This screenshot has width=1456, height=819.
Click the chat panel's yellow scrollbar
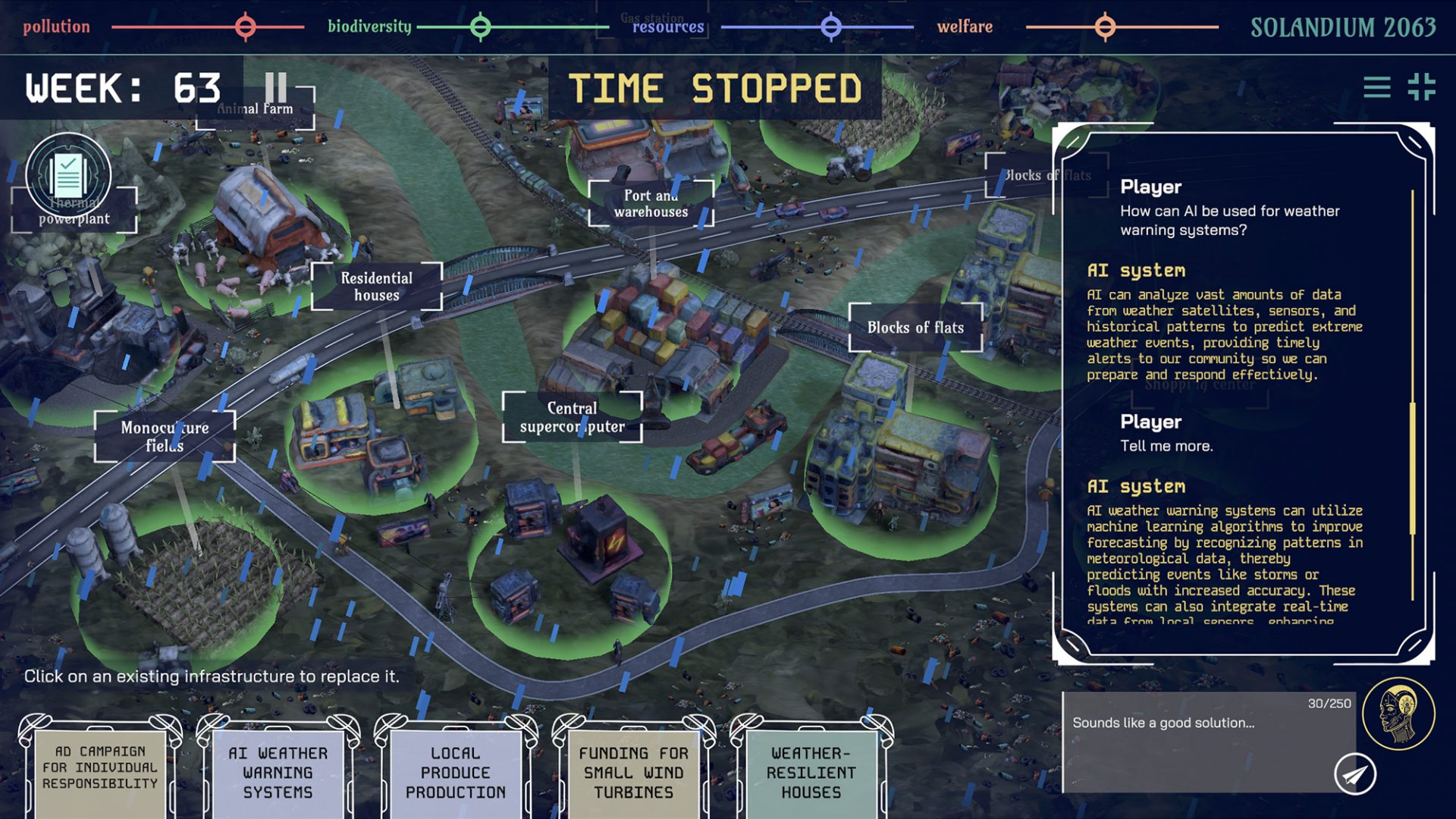tap(1412, 469)
